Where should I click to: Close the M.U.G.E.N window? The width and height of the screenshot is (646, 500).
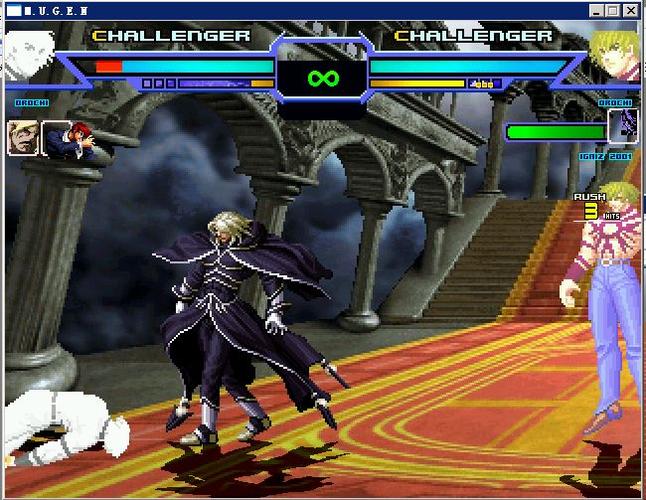pyautogui.click(x=631, y=11)
